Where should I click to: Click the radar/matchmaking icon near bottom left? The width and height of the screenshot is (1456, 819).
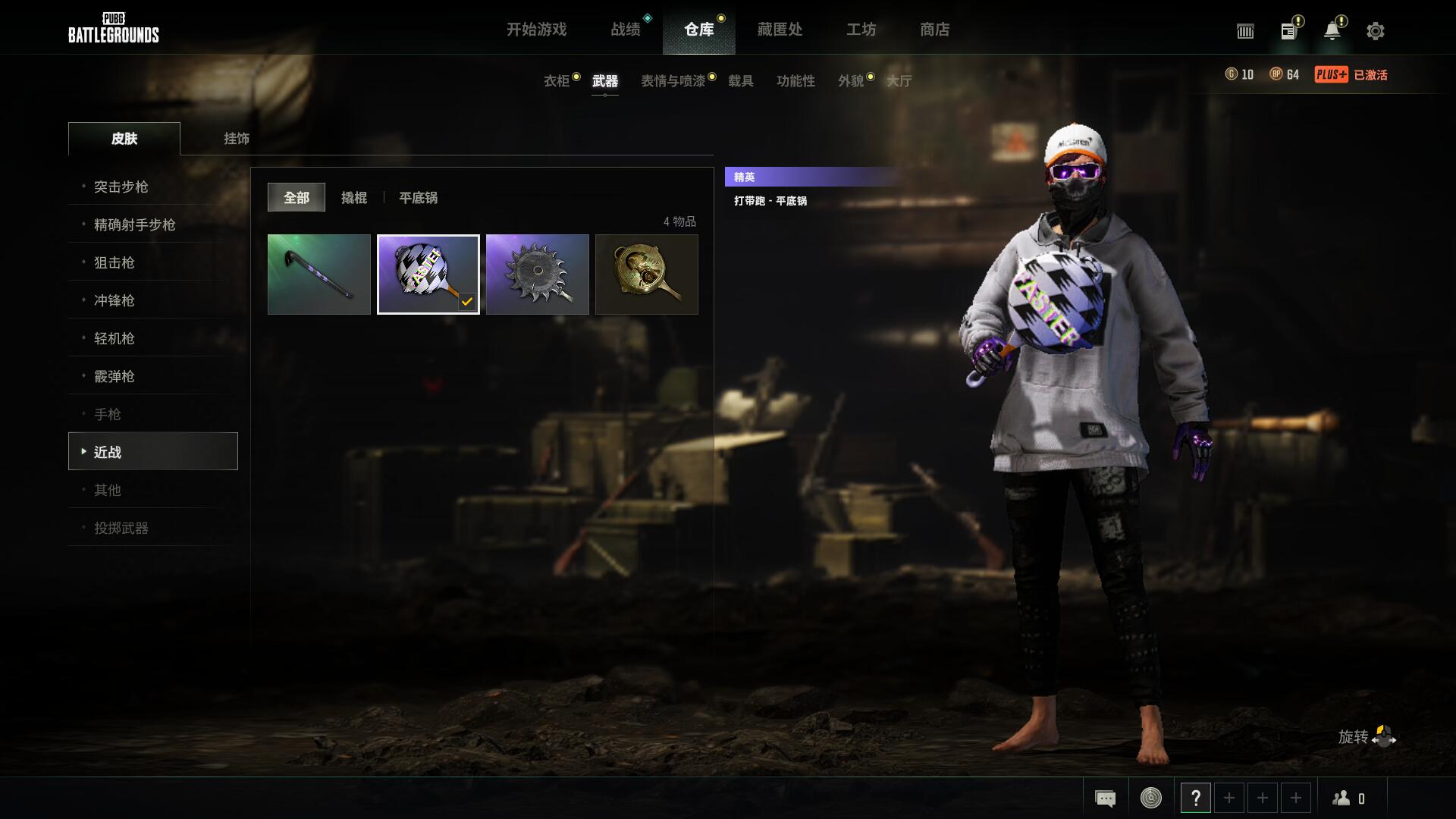click(1150, 797)
